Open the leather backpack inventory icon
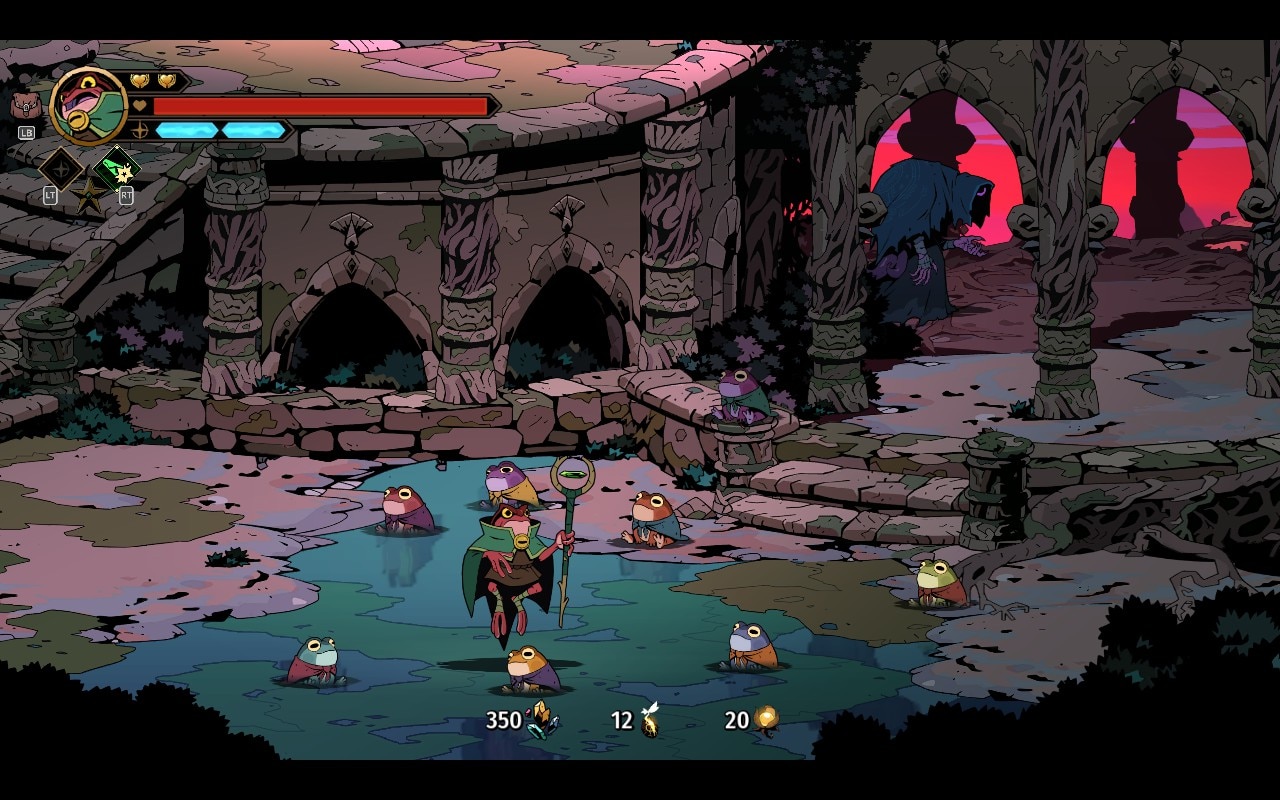 (x=26, y=105)
